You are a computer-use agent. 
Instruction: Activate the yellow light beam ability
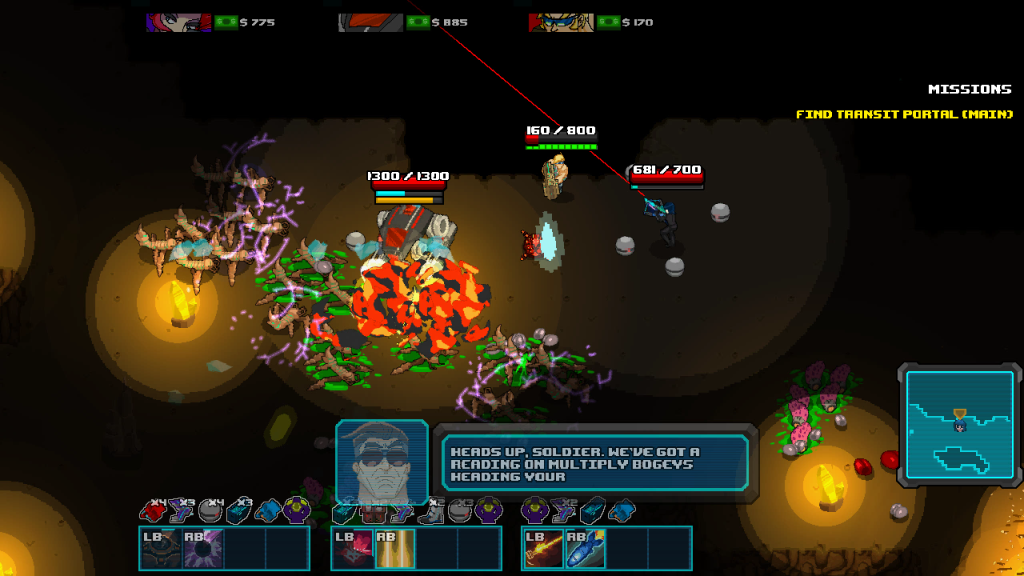tap(394, 549)
